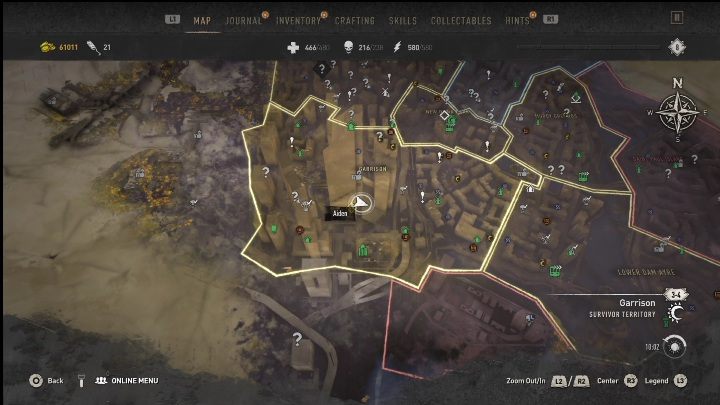
Task: Go back using the Back button
Action: click(x=47, y=380)
